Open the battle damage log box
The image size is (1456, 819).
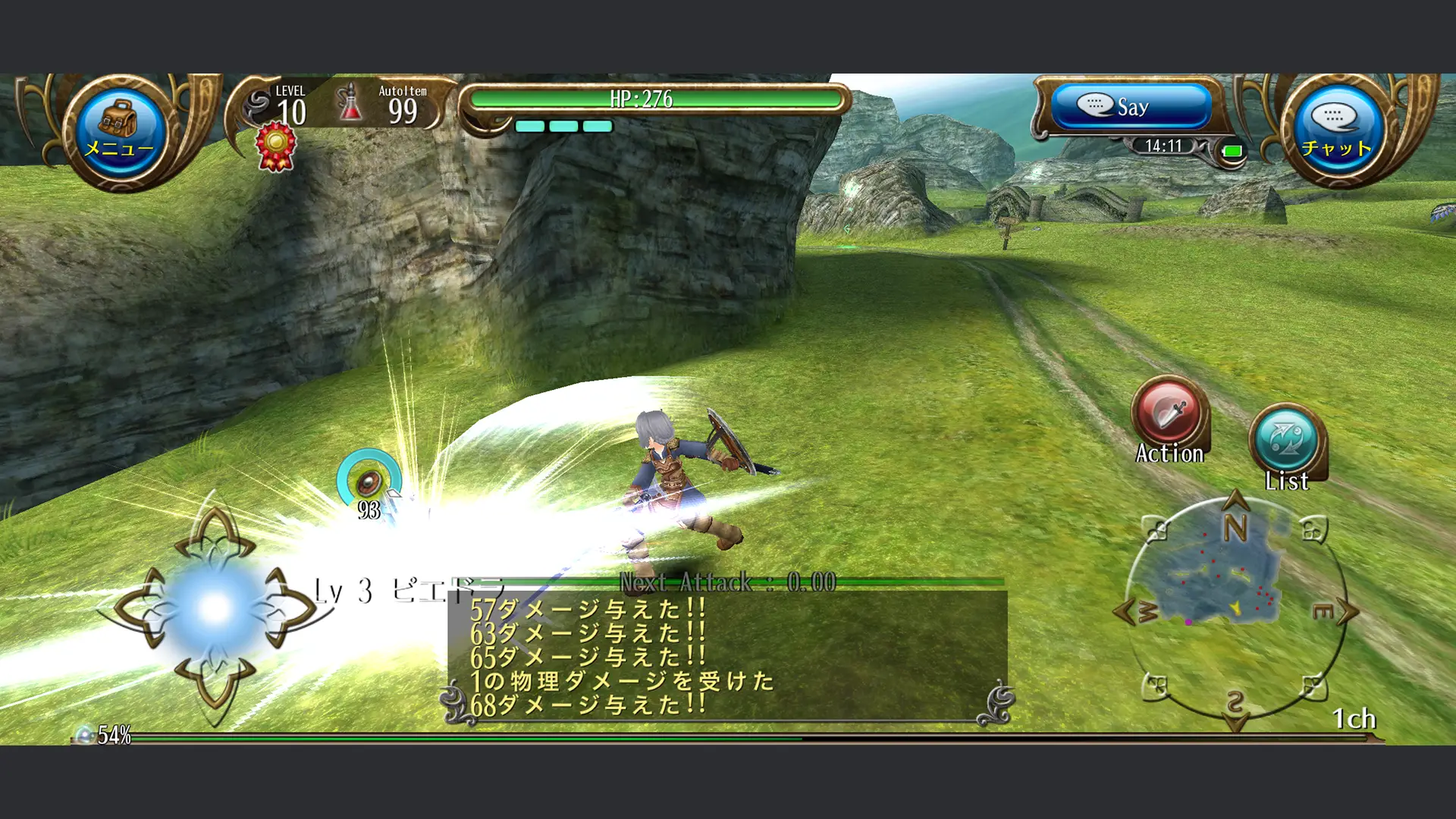tap(726, 657)
